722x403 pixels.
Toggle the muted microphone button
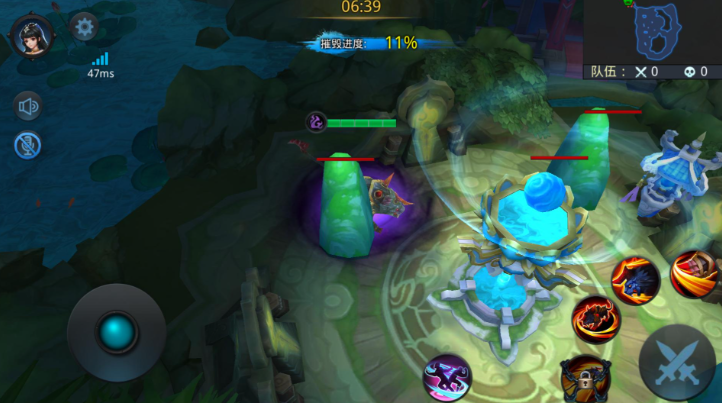pyautogui.click(x=27, y=145)
